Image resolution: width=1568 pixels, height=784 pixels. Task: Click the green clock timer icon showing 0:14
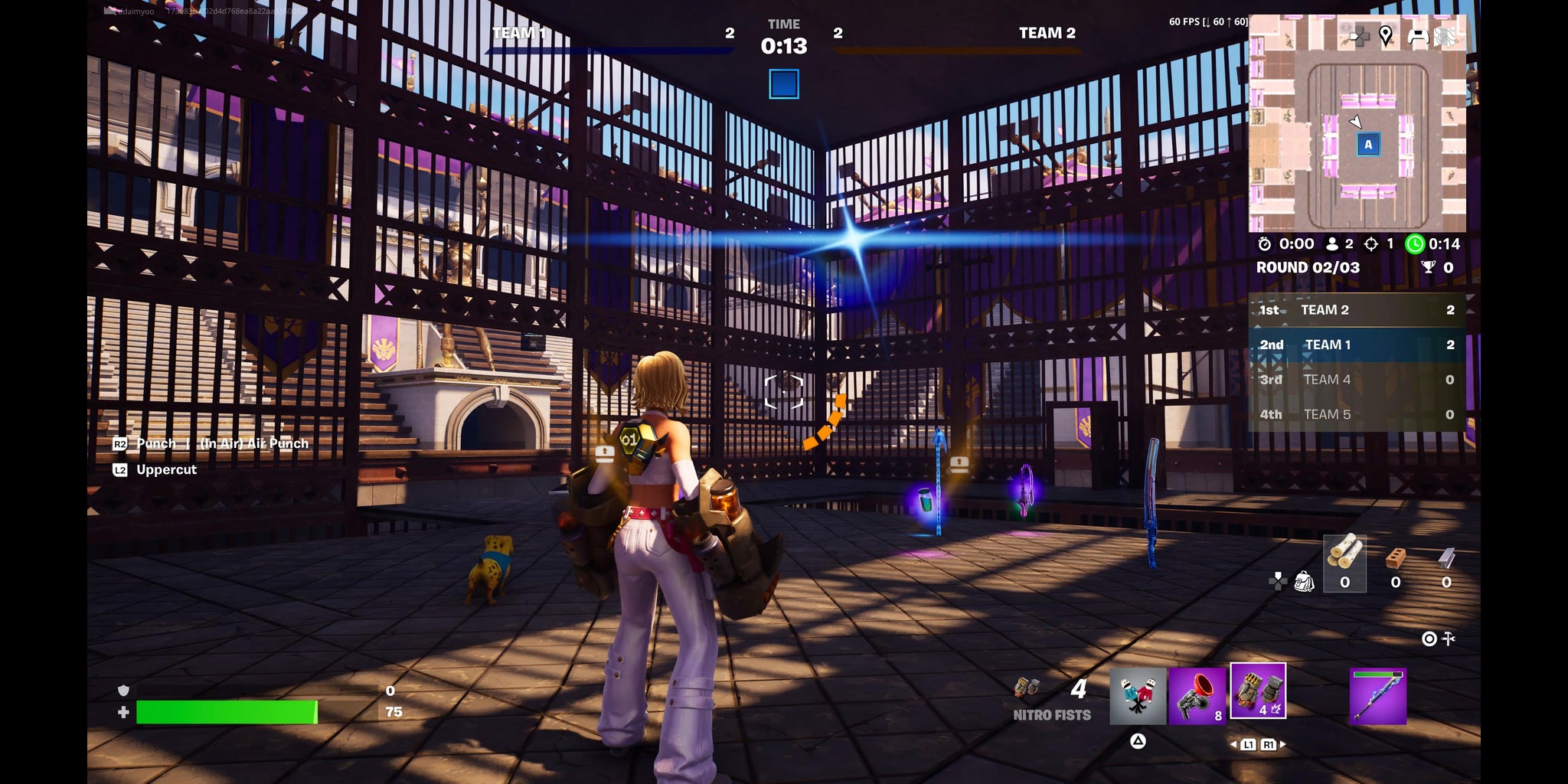[x=1415, y=244]
